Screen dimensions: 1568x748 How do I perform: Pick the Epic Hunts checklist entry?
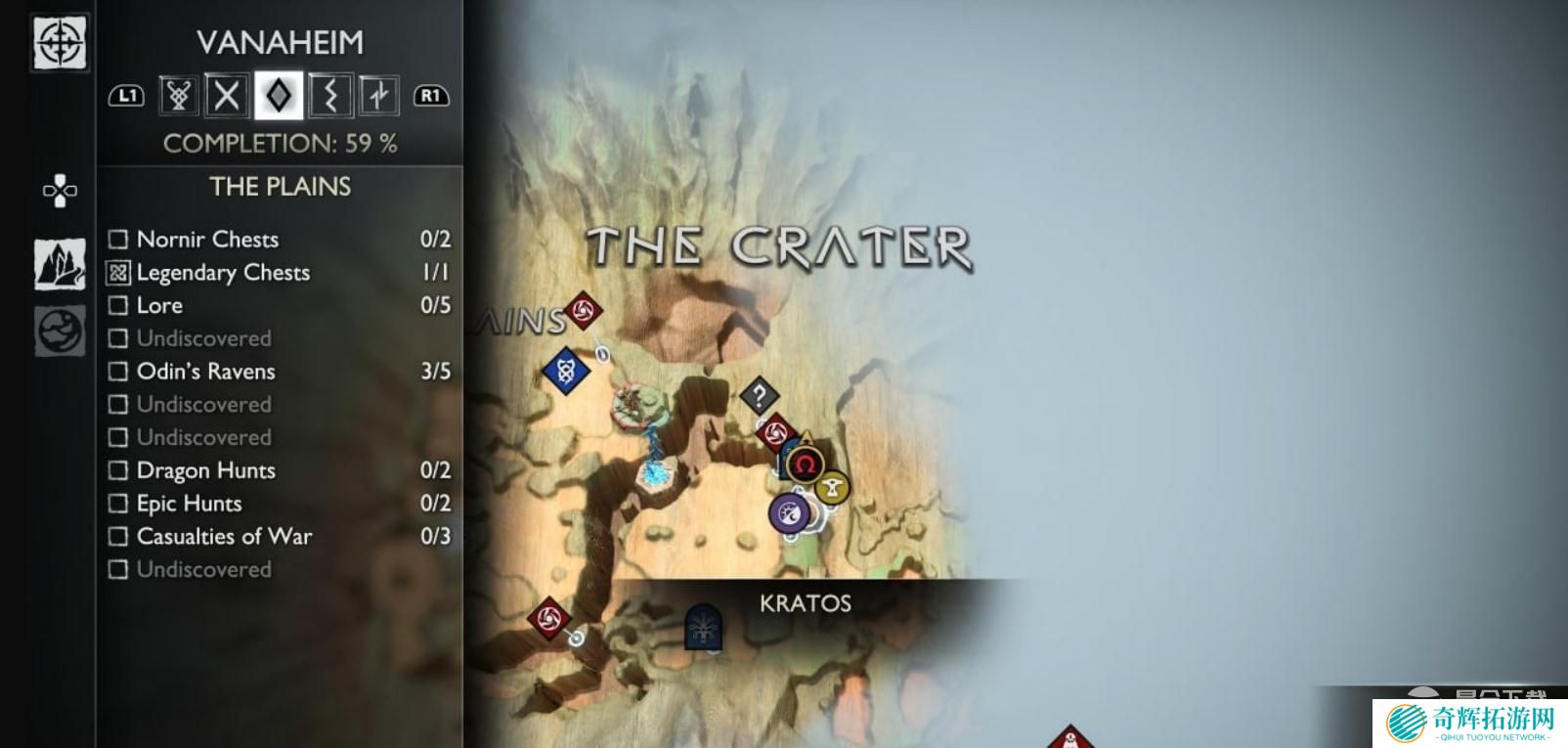tap(280, 504)
